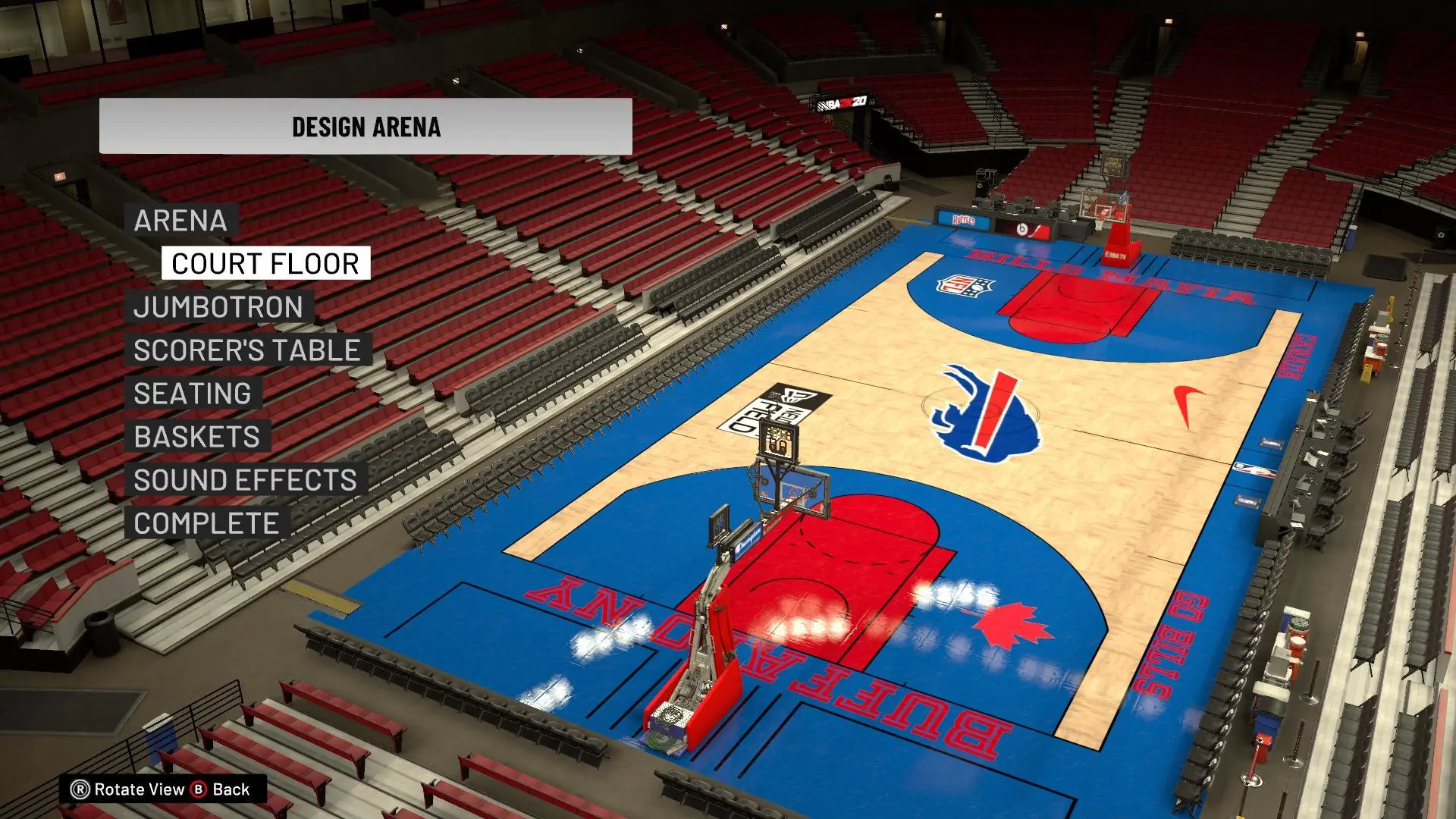Open the Sound Effects option
This screenshot has width=1456, height=819.
245,480
